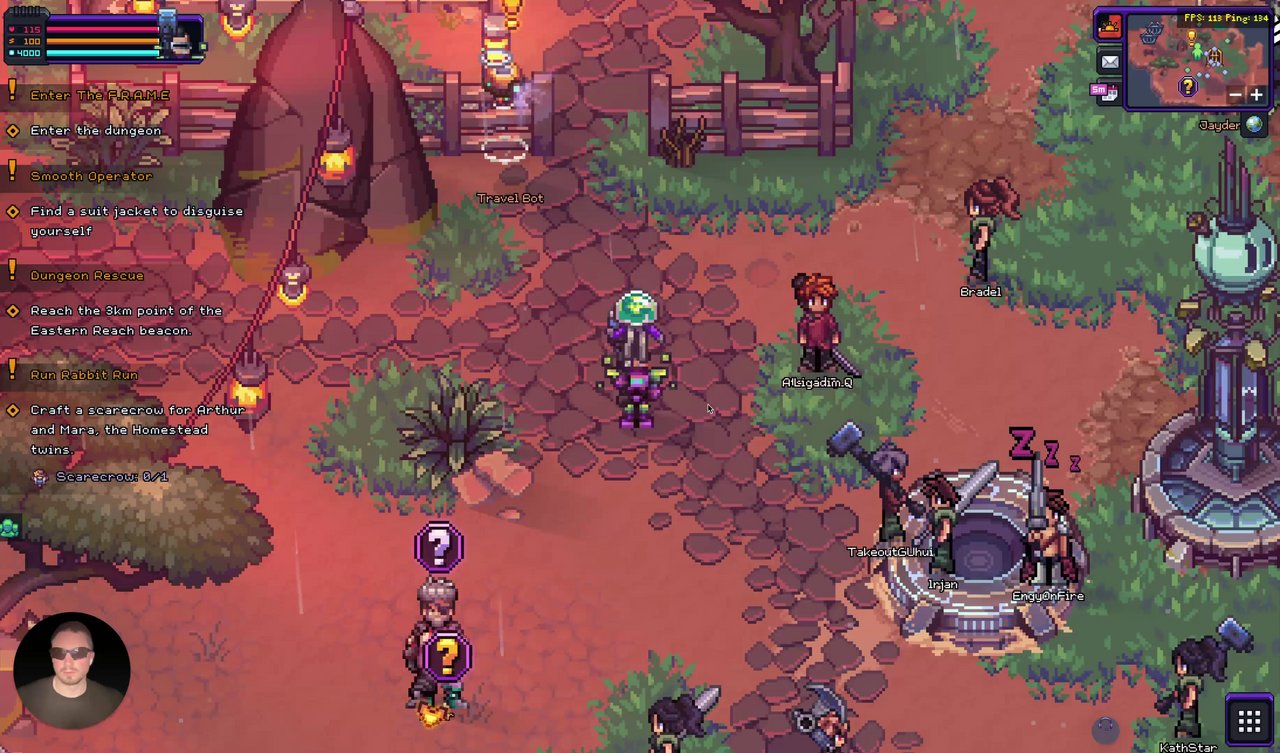This screenshot has height=753, width=1280.
Task: Select the Enter The F.R.A.M.E quest
Action: point(99,95)
